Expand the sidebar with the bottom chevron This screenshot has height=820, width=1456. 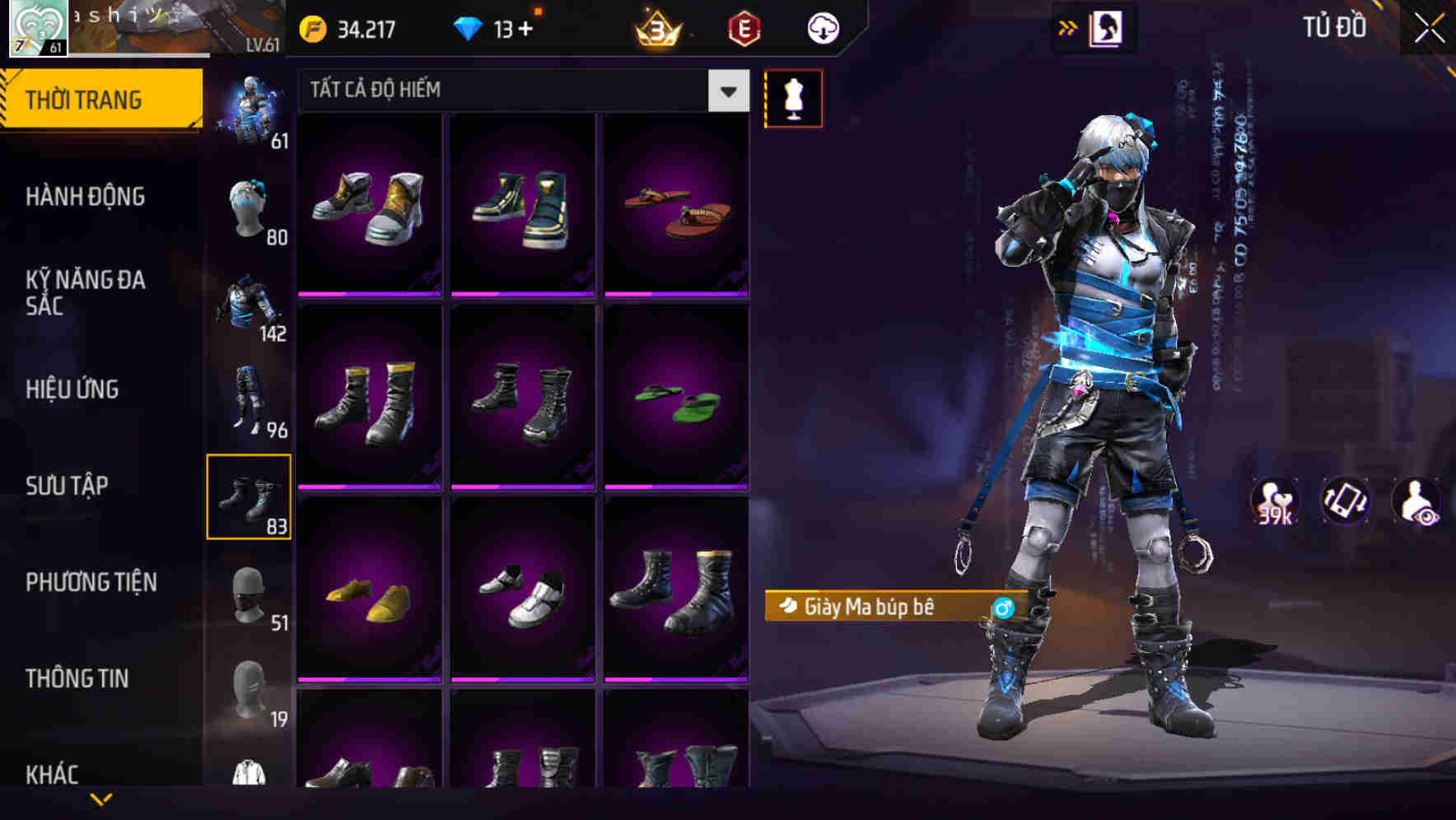click(x=101, y=799)
